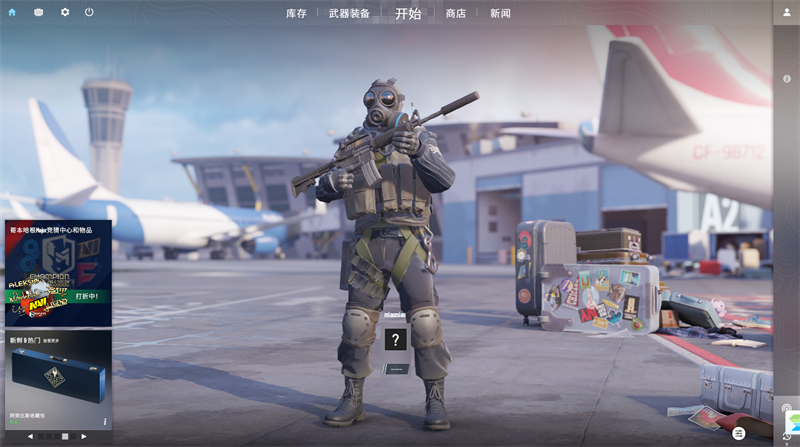Open the 商店 store tab

tap(456, 13)
